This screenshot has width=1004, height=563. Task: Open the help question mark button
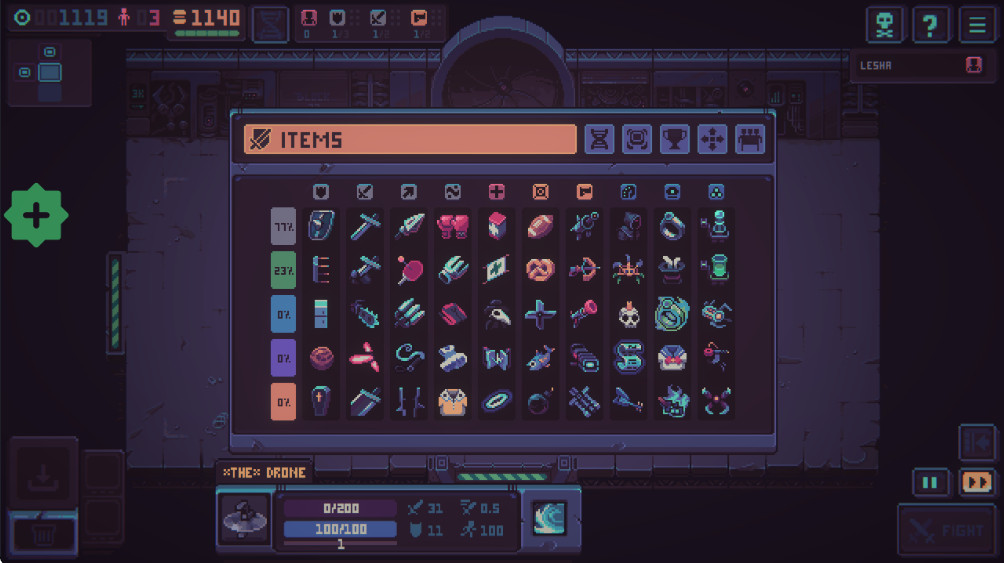931,24
